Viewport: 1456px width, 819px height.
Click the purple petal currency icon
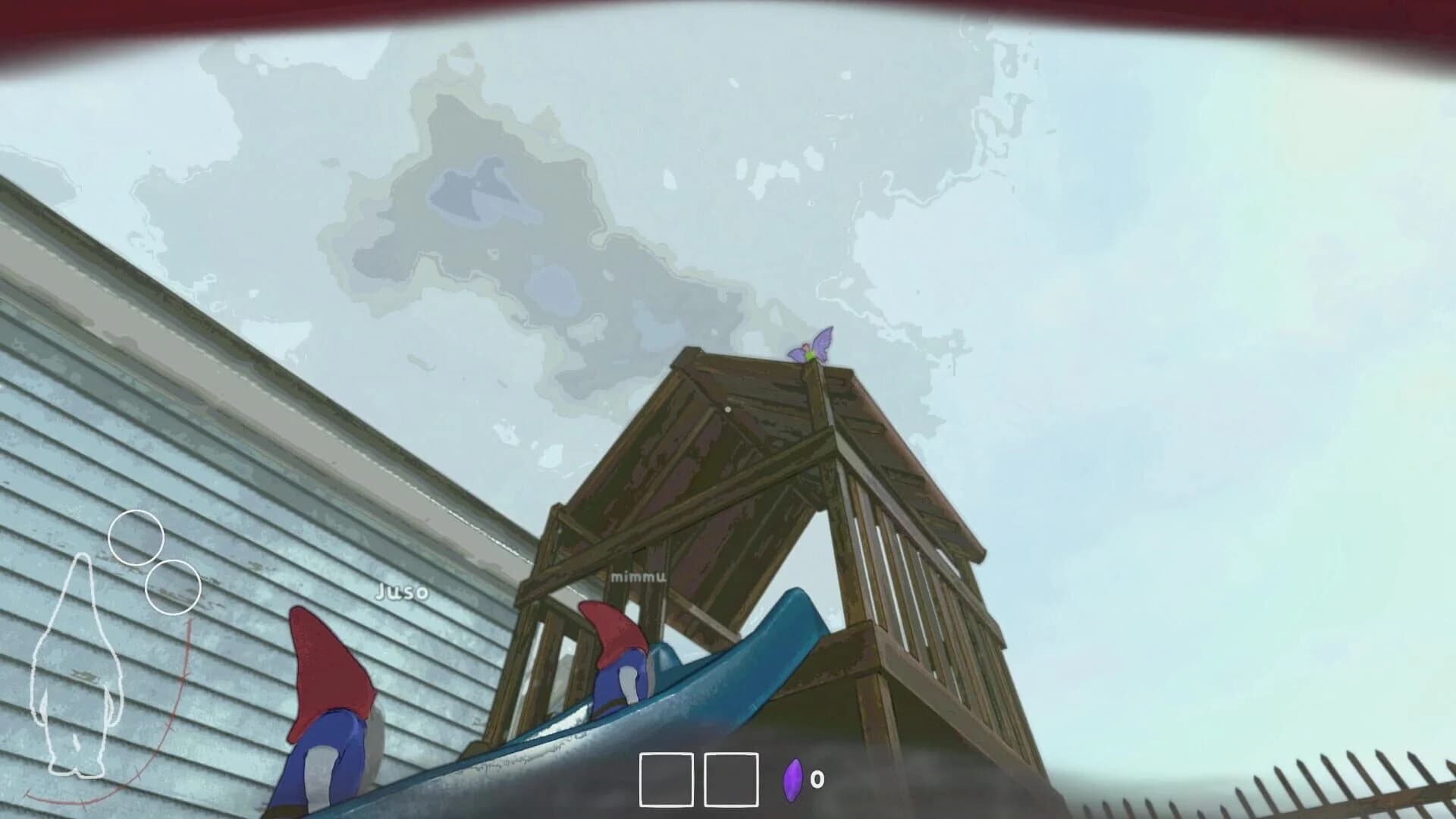pyautogui.click(x=792, y=781)
